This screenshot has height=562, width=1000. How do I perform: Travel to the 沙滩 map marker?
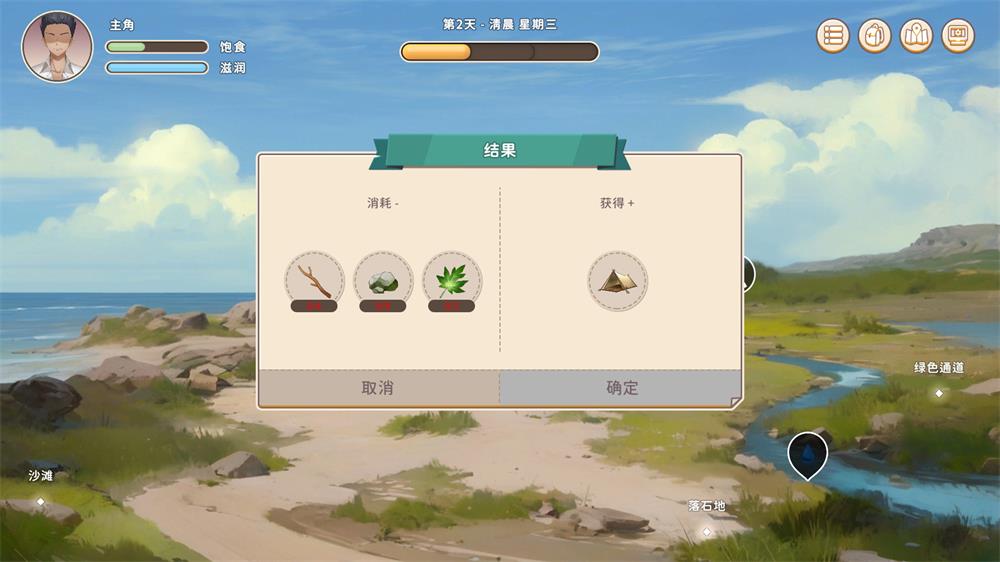coord(41,500)
